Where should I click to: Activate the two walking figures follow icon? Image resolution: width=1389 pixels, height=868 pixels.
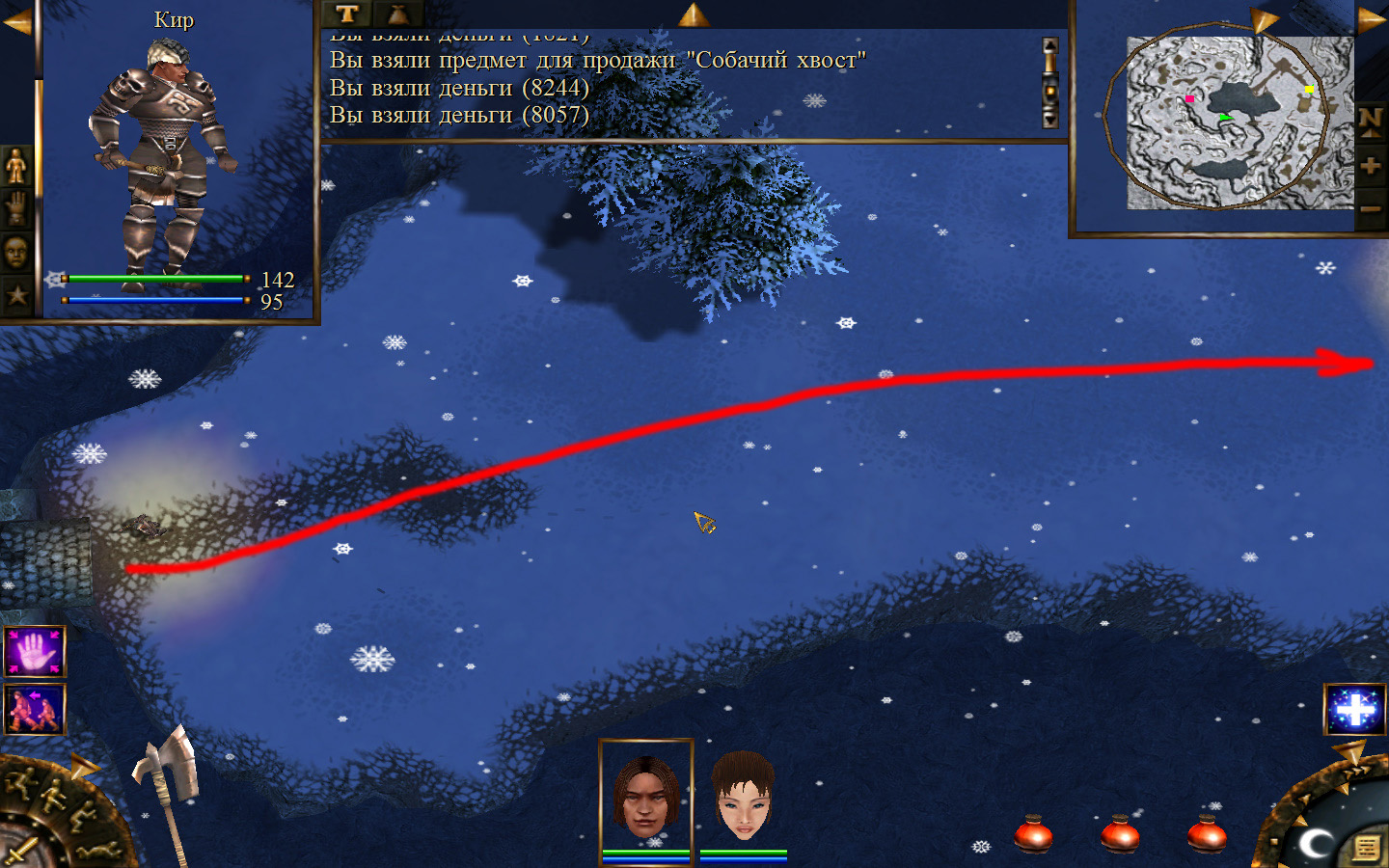click(x=35, y=709)
